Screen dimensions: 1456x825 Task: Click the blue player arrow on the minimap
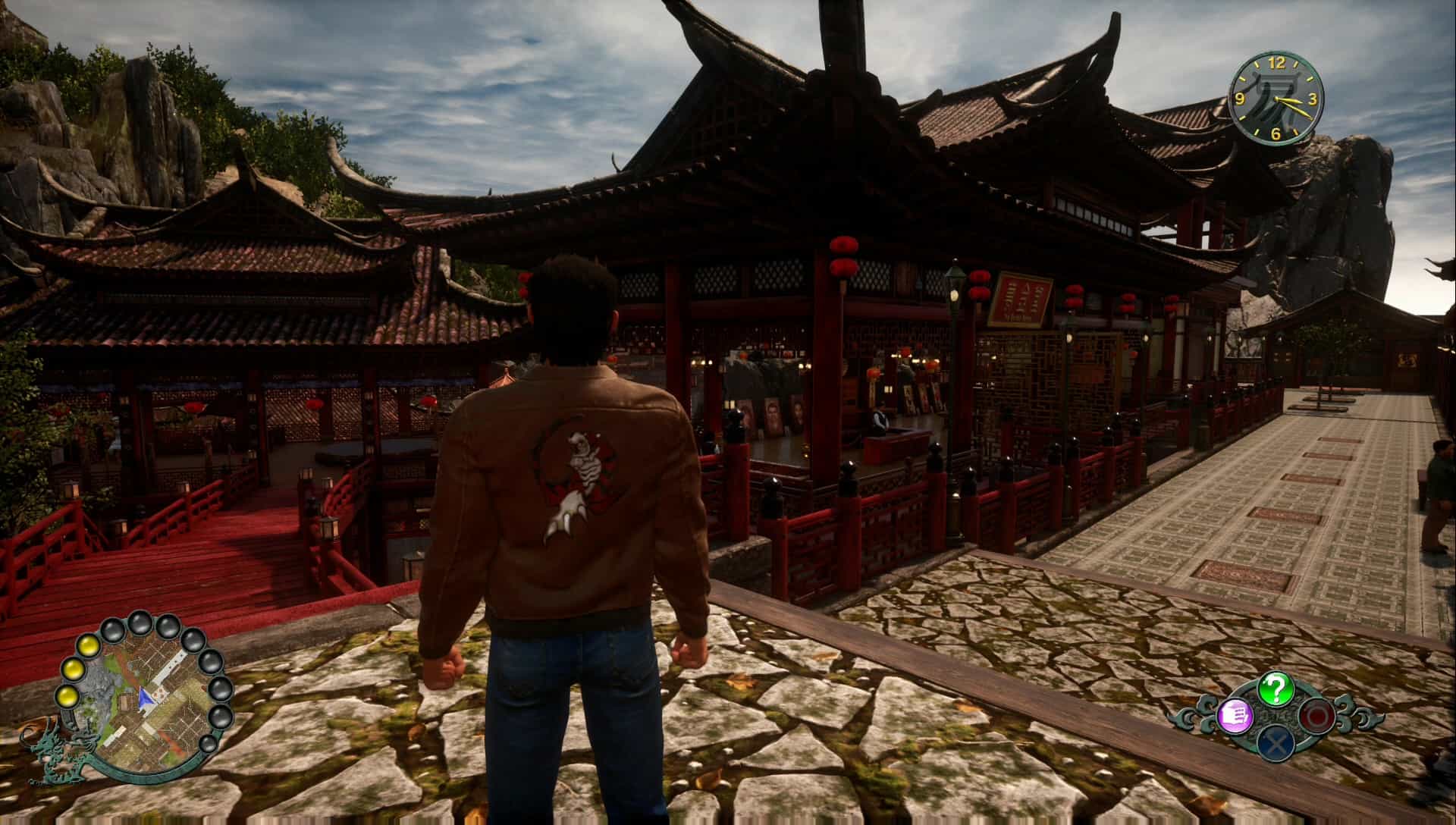tap(145, 698)
